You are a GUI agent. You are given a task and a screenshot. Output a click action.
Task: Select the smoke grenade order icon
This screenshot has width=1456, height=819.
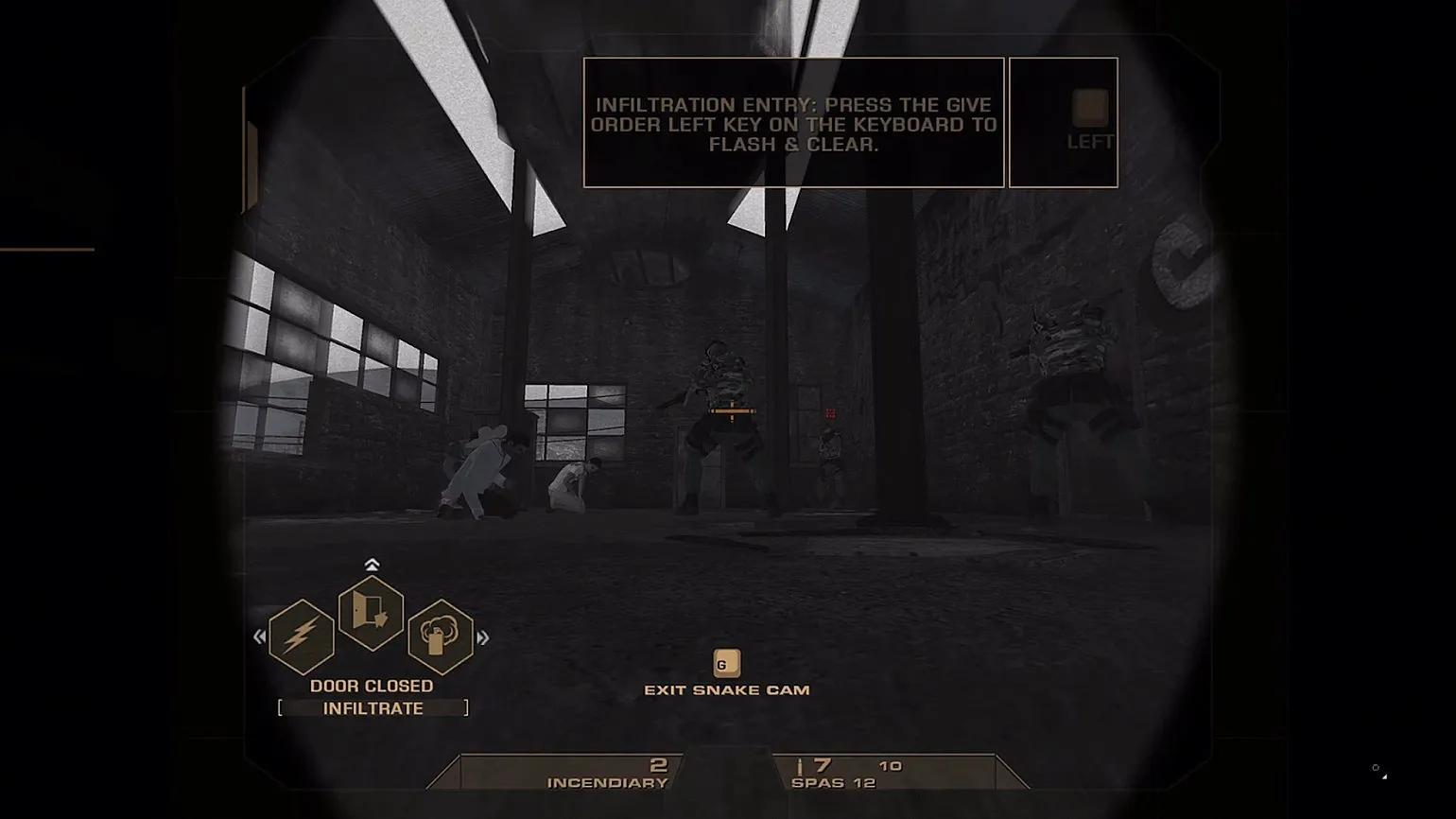coord(440,636)
